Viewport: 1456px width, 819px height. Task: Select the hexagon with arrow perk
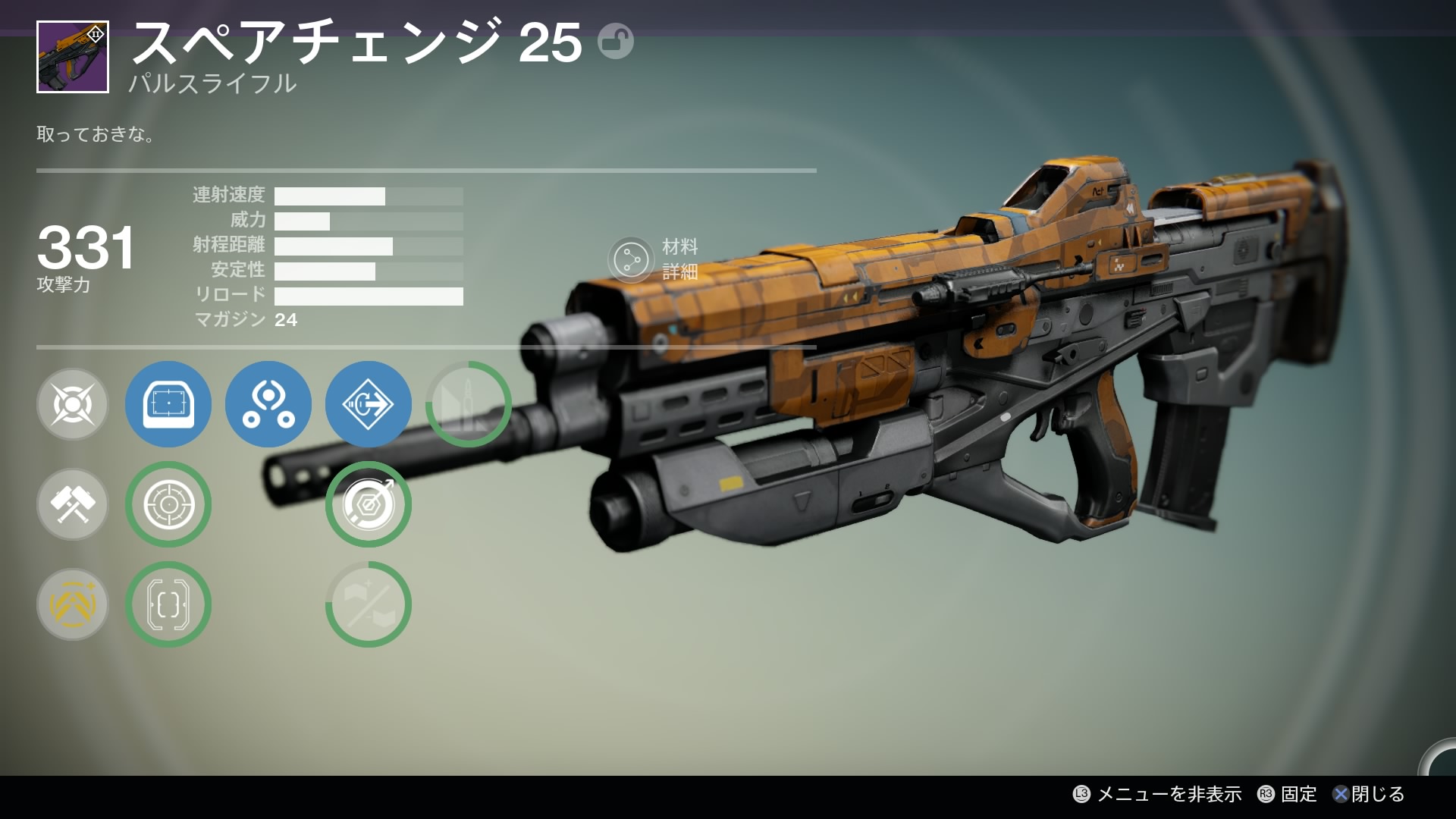point(369,504)
